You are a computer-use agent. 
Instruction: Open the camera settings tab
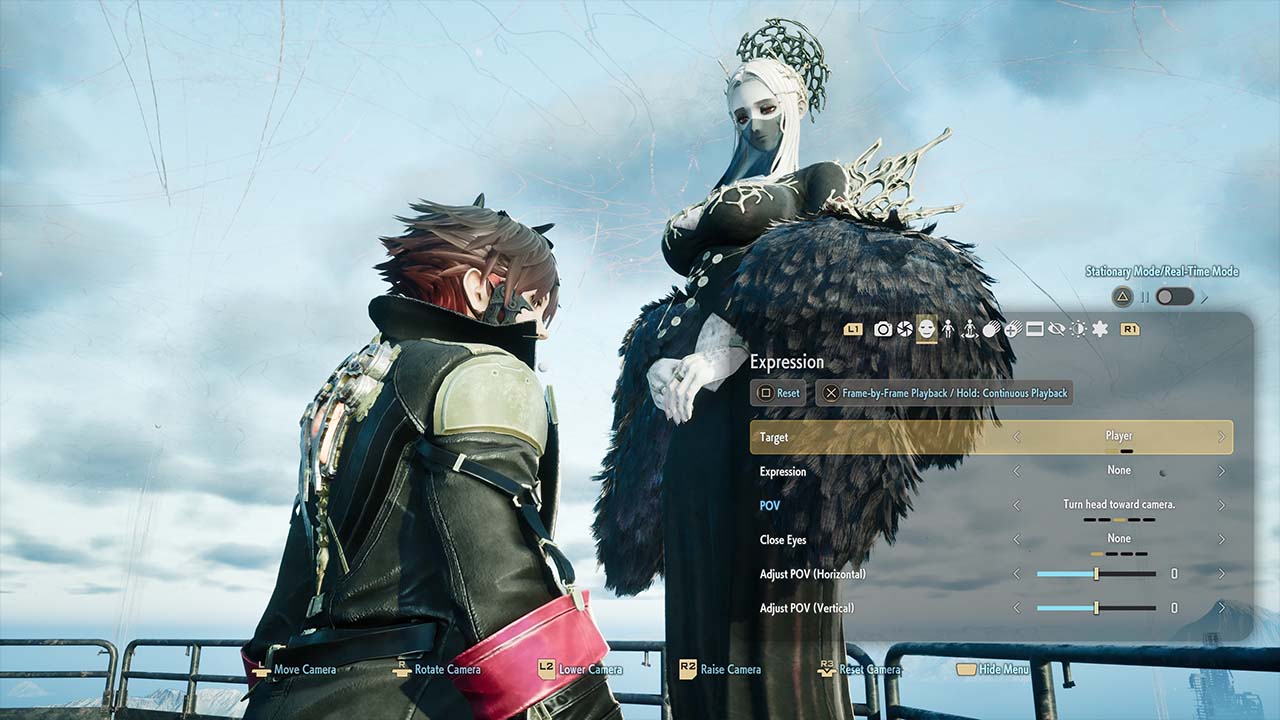click(883, 329)
